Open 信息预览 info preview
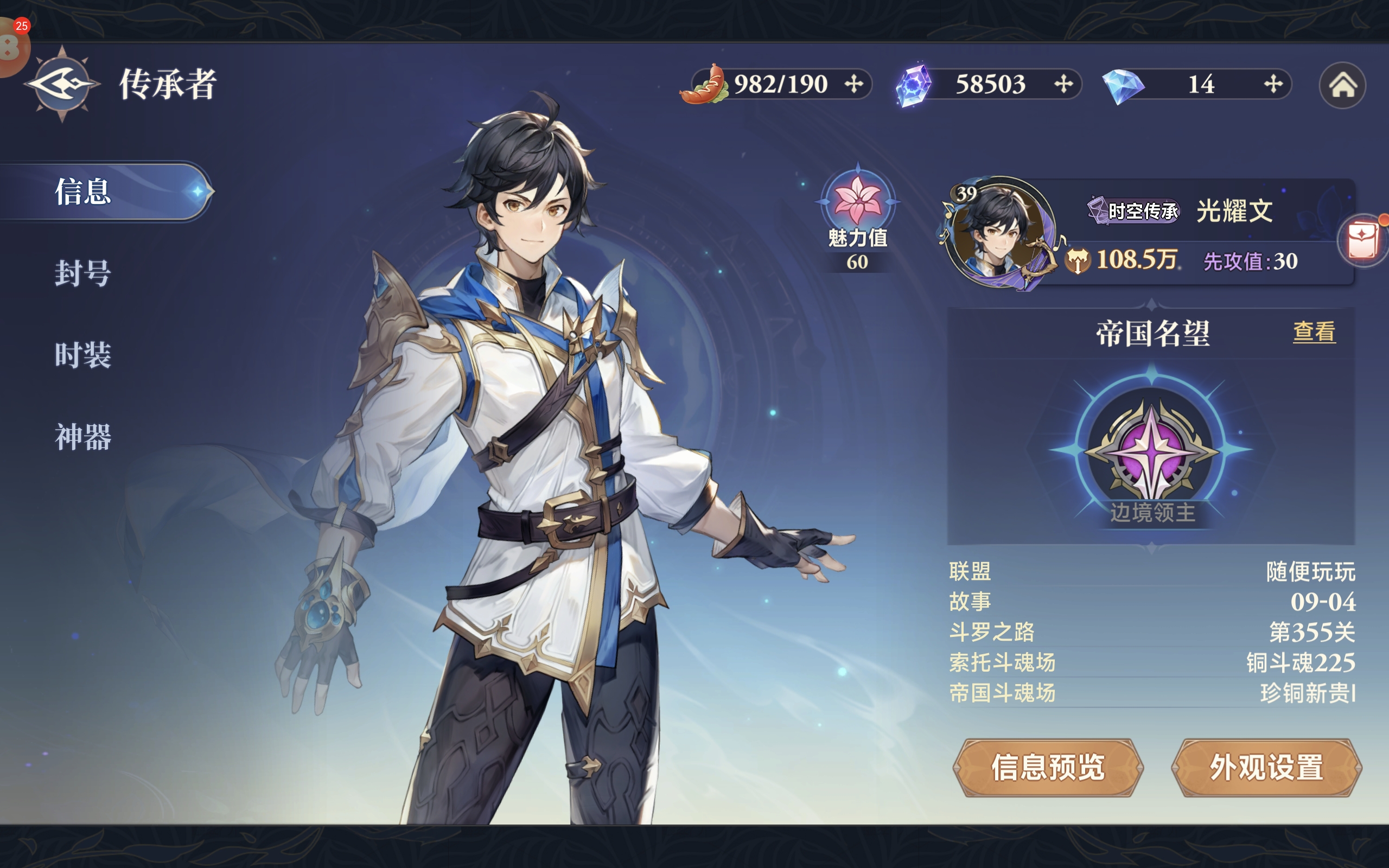Viewport: 1389px width, 868px height. coord(1048,768)
